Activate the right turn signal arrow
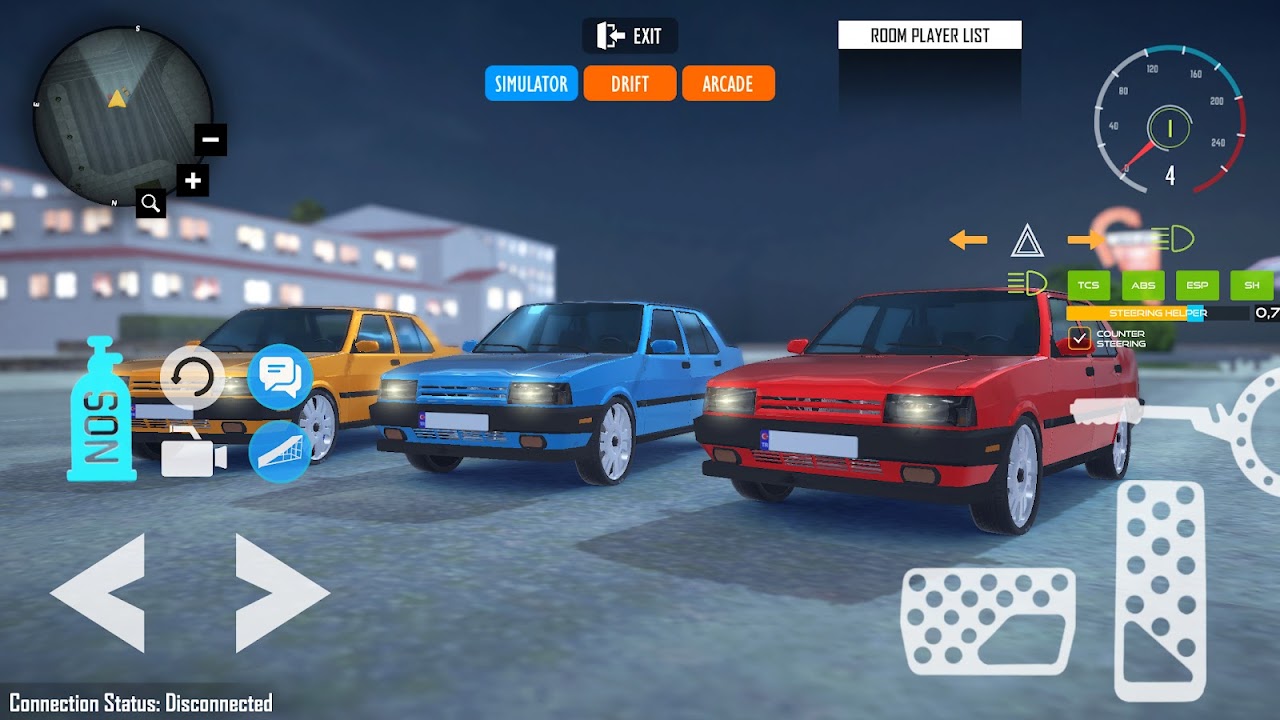Image resolution: width=1280 pixels, height=720 pixels. [x=1086, y=240]
